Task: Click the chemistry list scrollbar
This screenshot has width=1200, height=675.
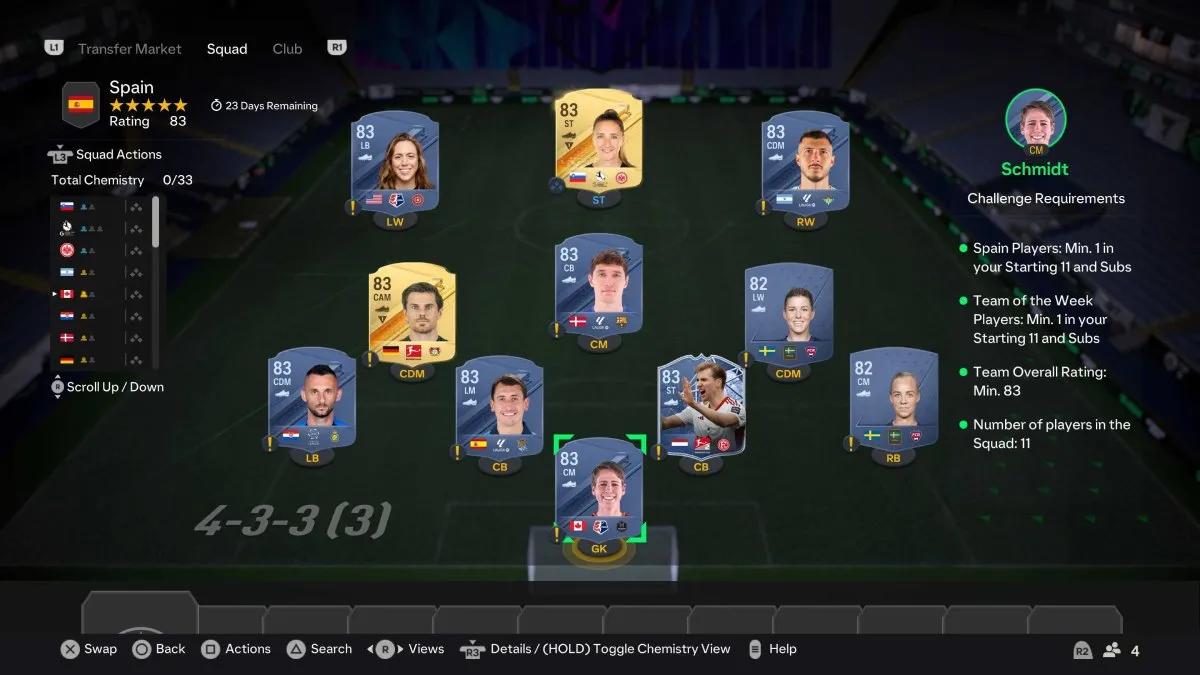Action: pyautogui.click(x=155, y=222)
